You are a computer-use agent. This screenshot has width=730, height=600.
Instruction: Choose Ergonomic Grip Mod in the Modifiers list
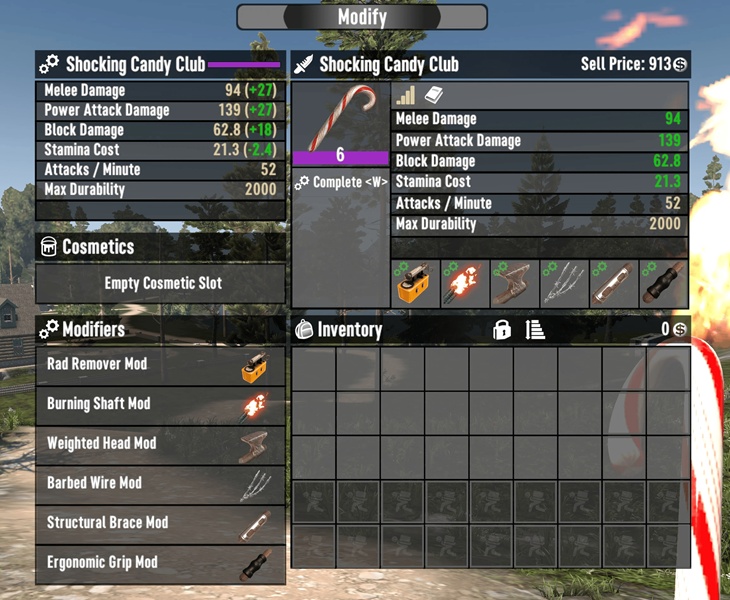(x=160, y=562)
